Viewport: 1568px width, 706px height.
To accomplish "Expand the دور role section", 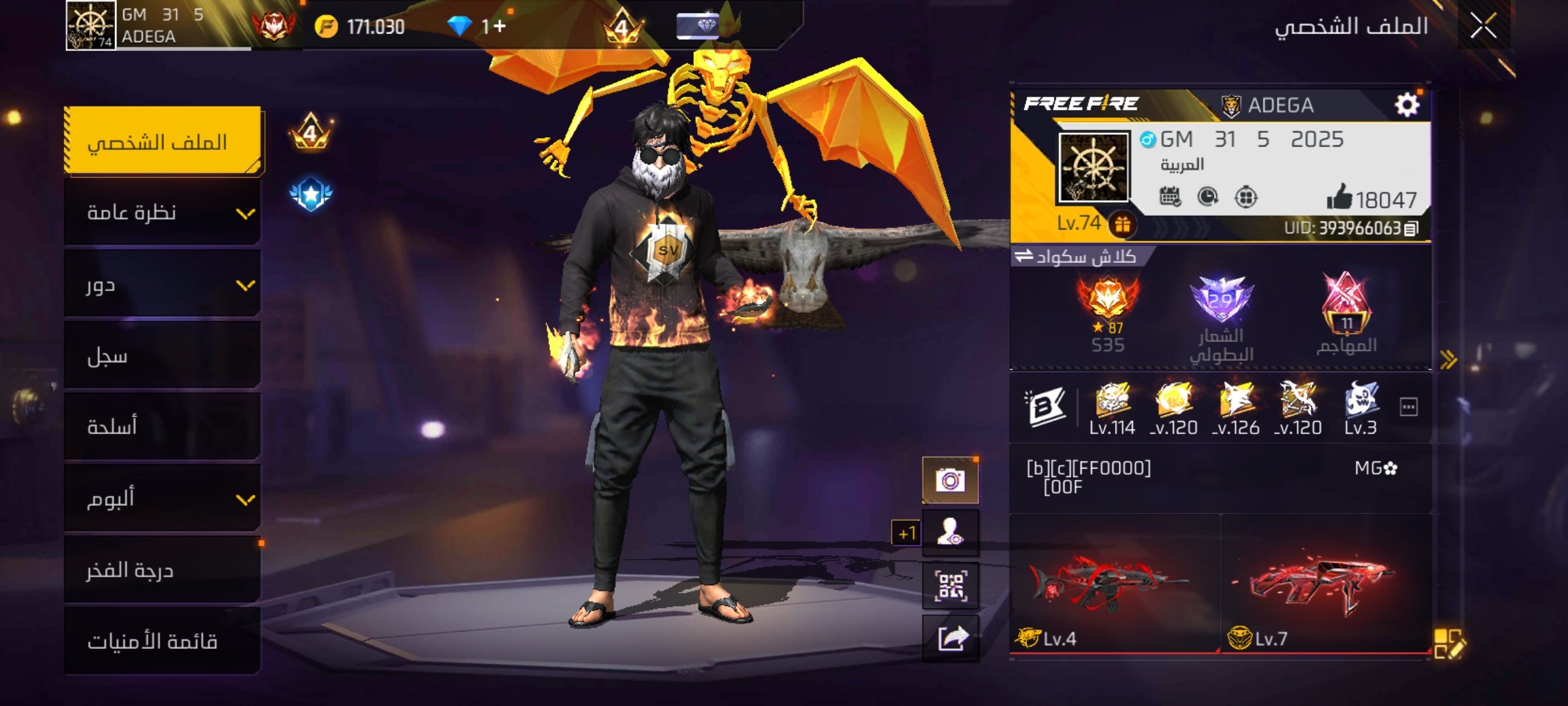I will (163, 285).
